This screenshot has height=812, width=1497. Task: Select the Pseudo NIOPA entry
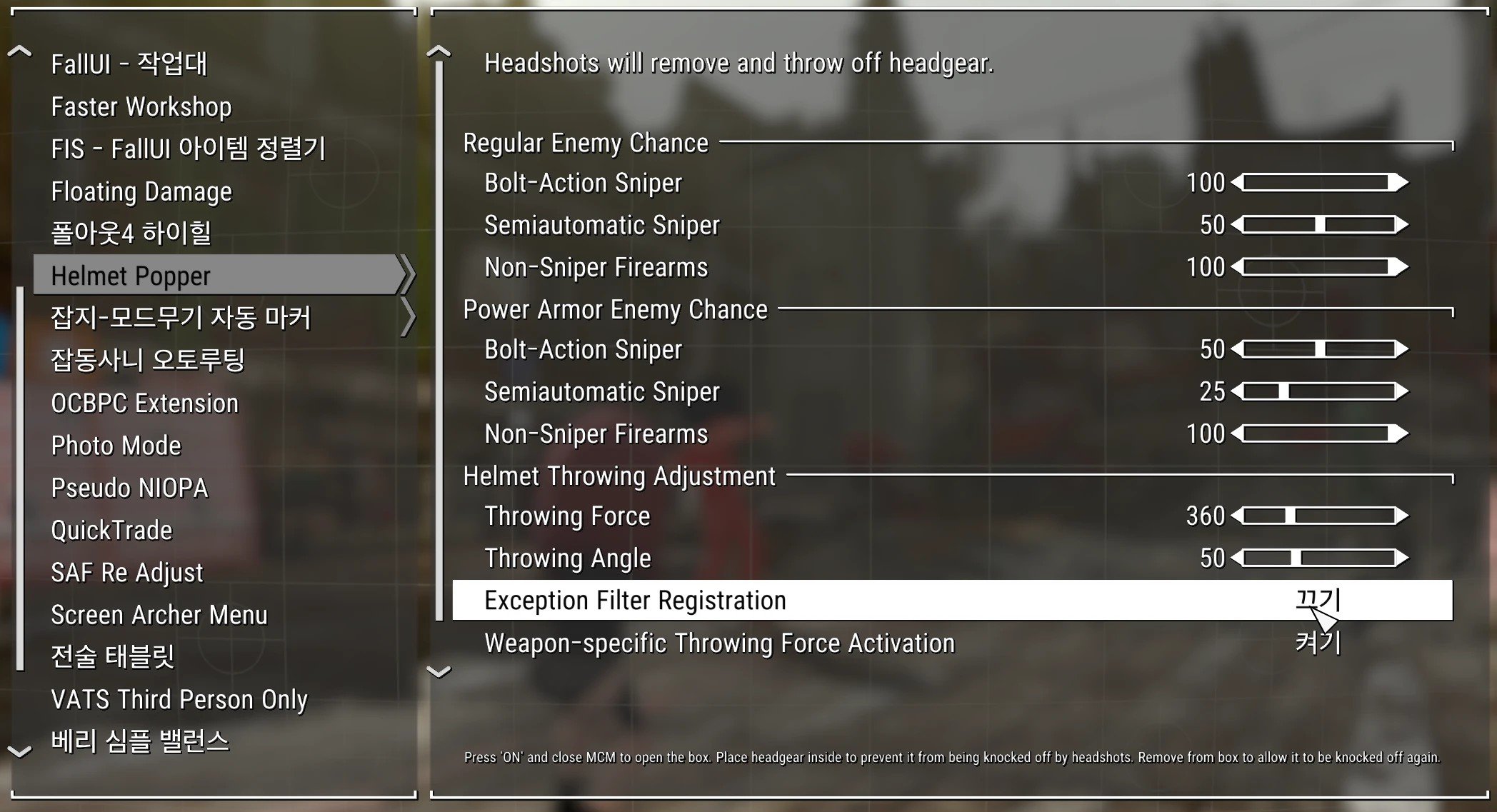click(129, 488)
